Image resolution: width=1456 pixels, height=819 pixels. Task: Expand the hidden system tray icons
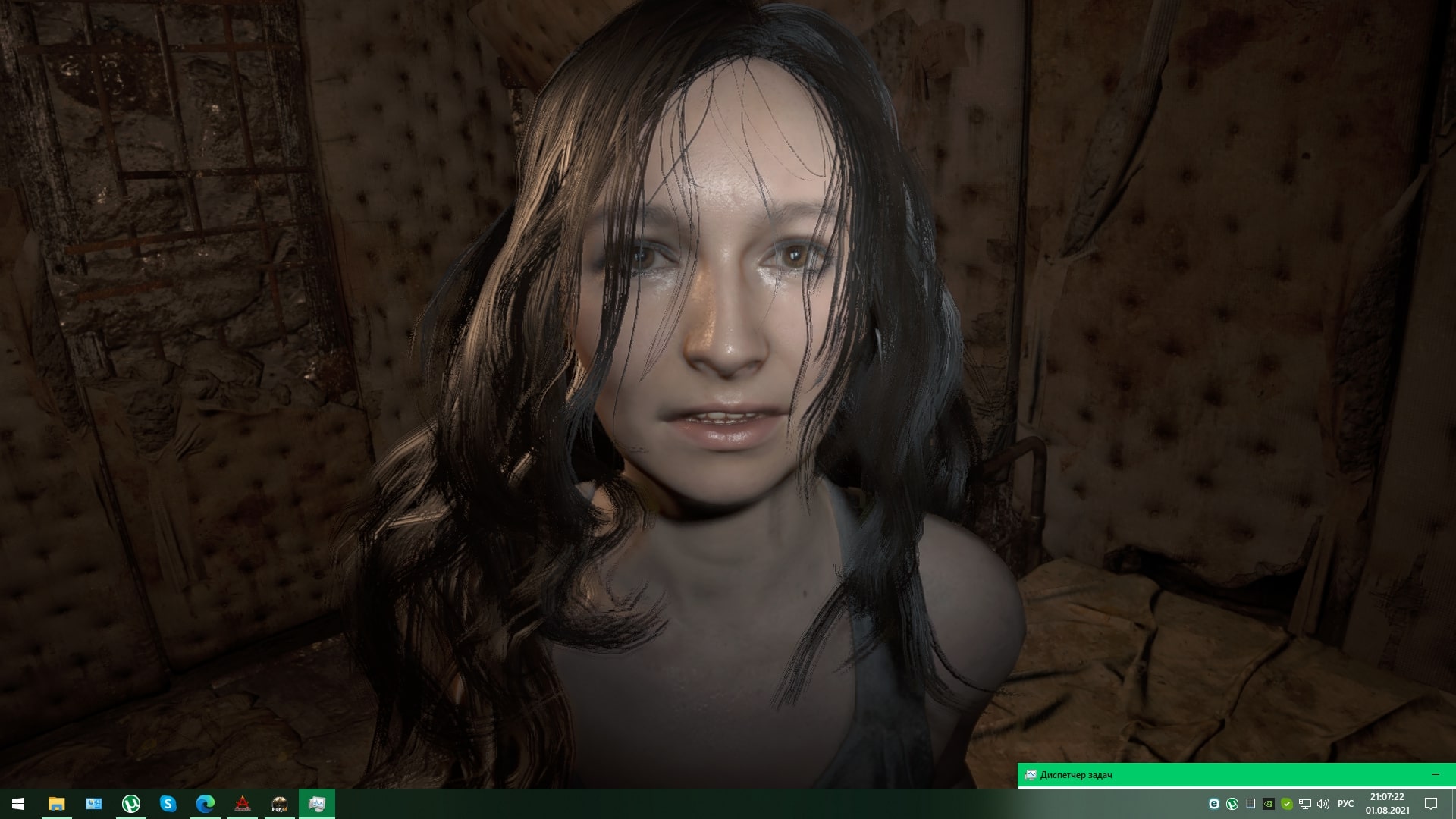[1250, 804]
